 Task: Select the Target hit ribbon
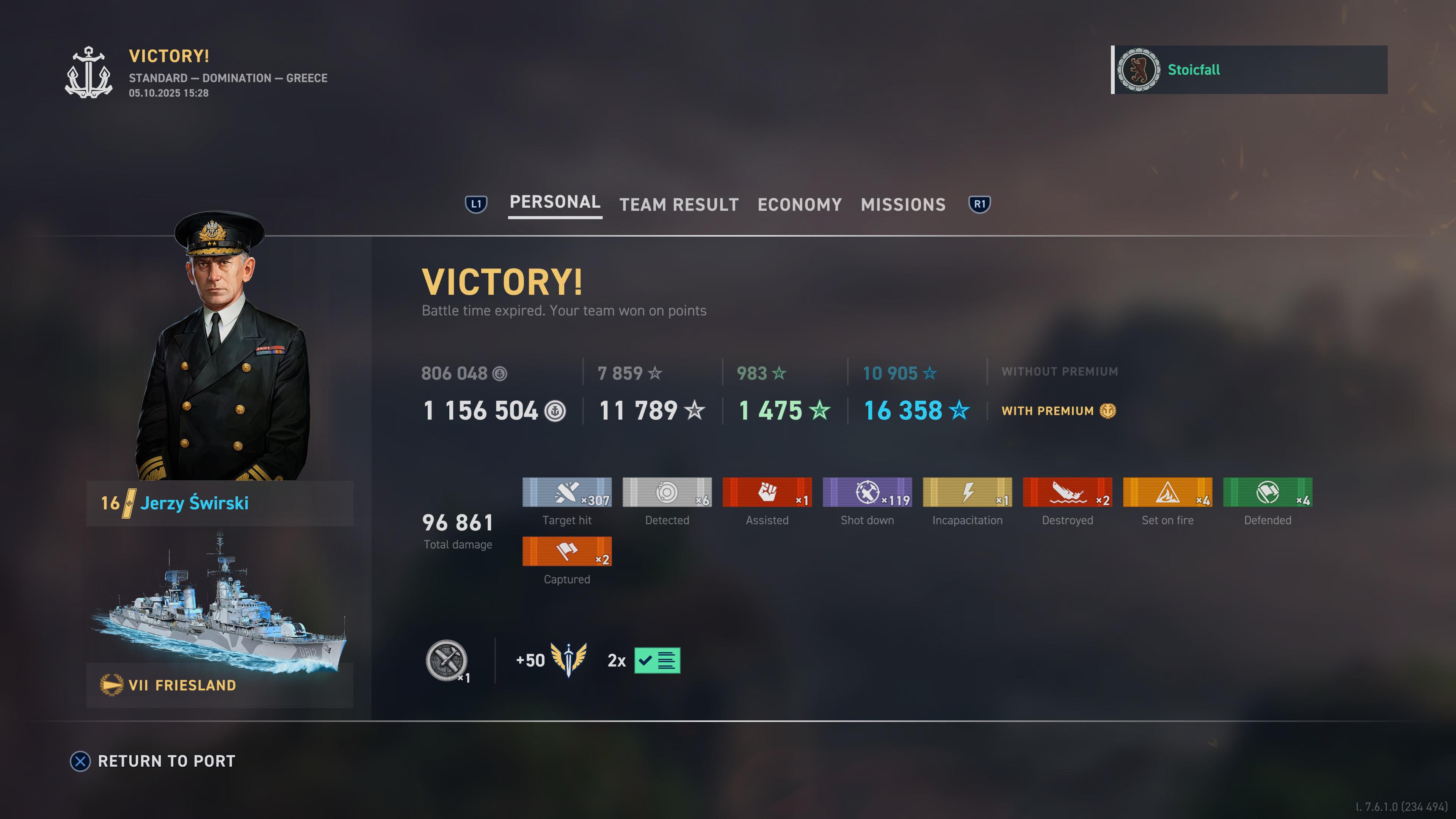coord(567,492)
